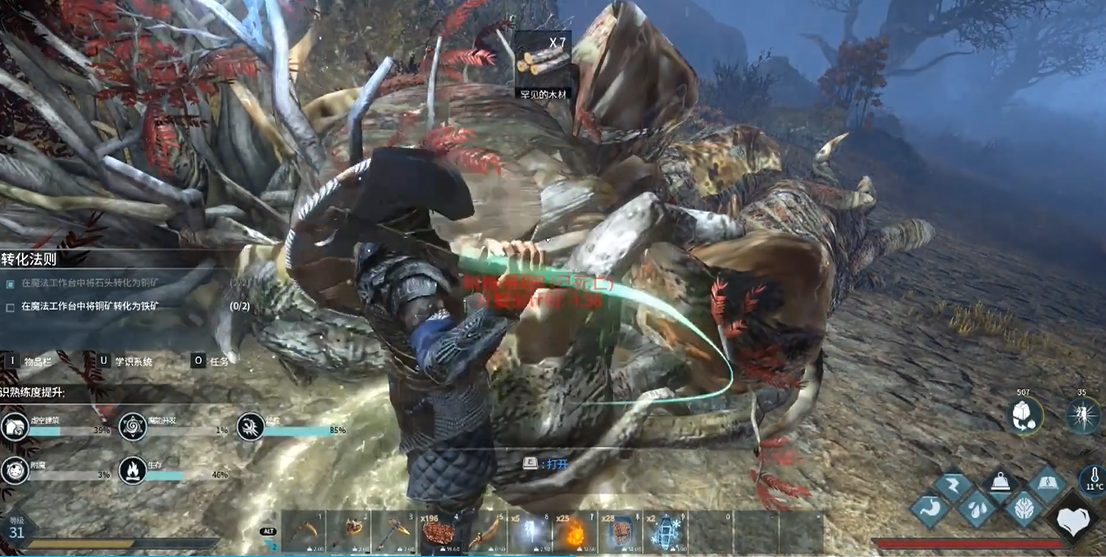Select the x196 item stack in the hotbar
The height and width of the screenshot is (557, 1106).
[x=438, y=531]
